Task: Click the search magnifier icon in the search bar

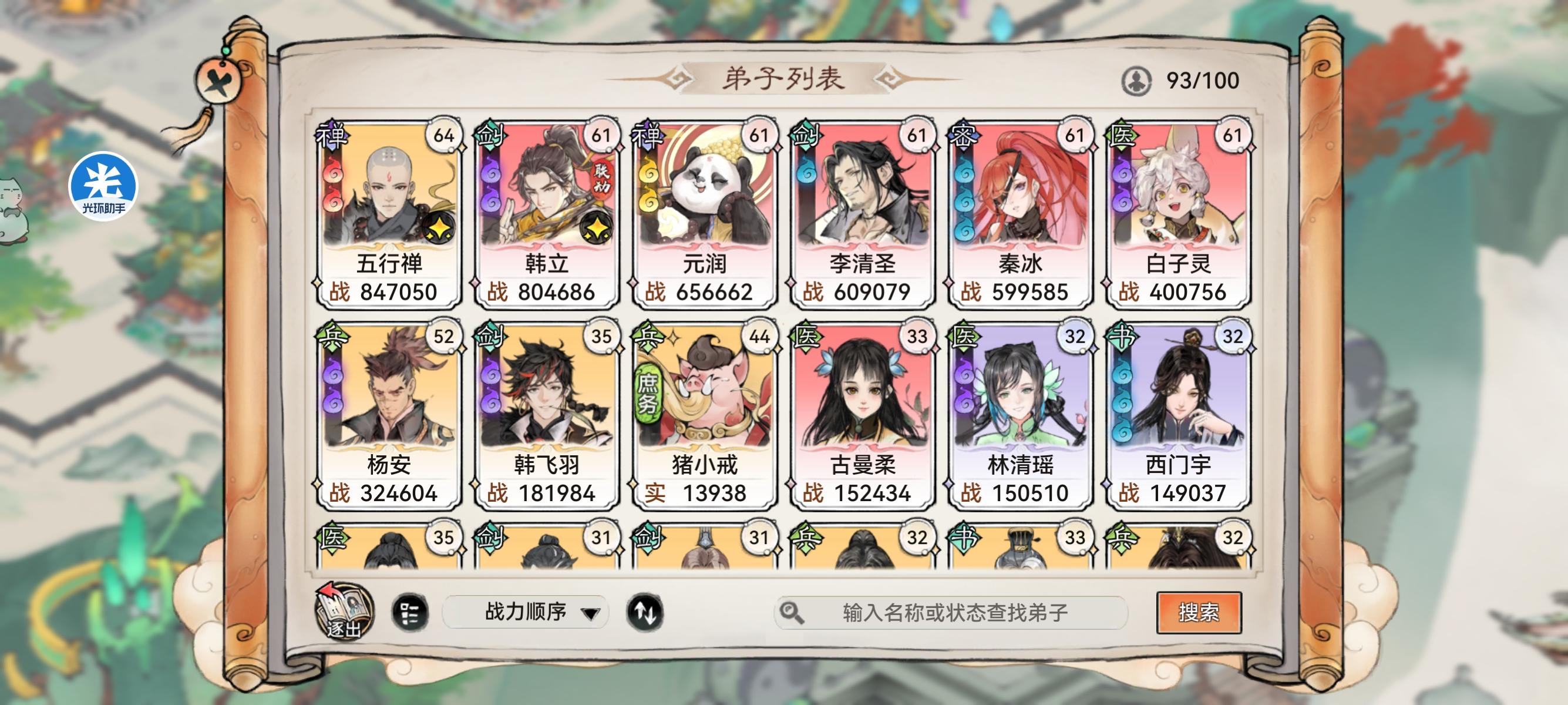Action: pos(791,611)
